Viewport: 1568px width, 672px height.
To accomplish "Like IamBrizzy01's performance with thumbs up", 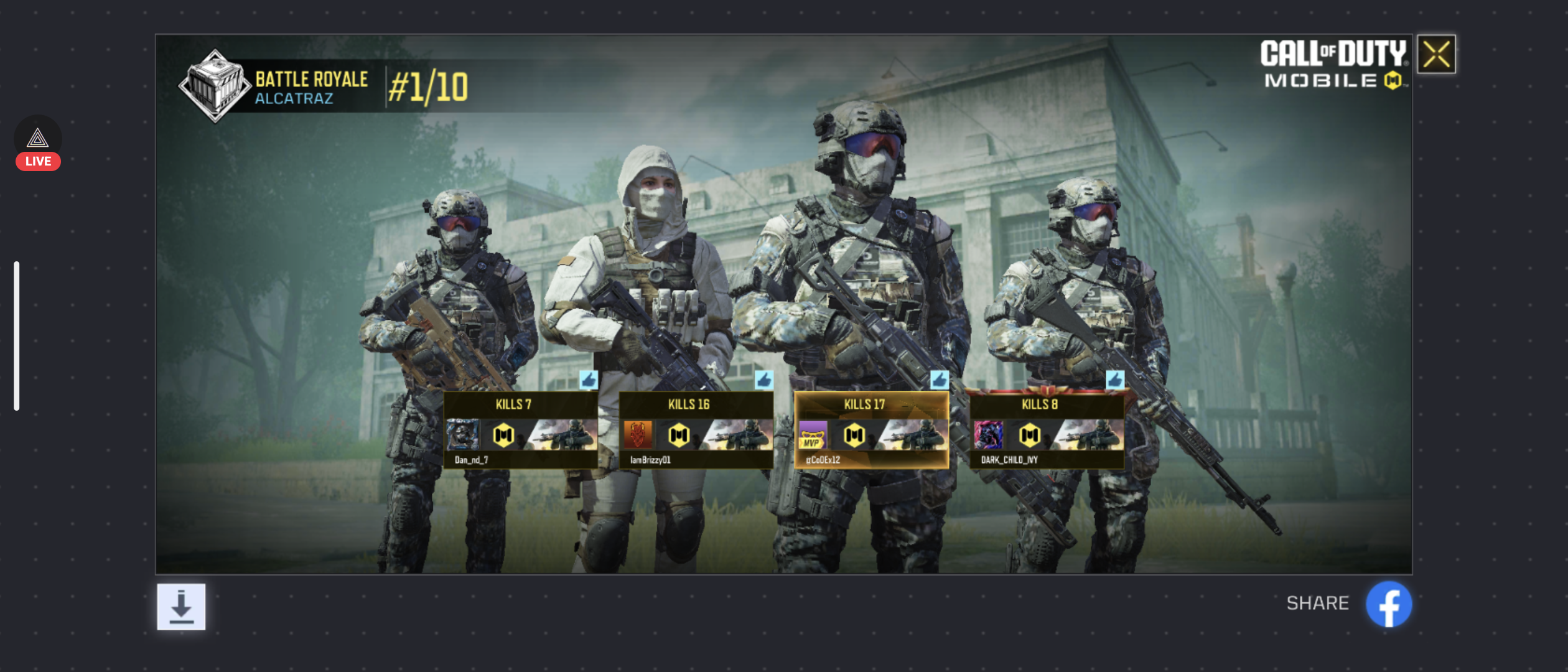I will click(x=763, y=380).
